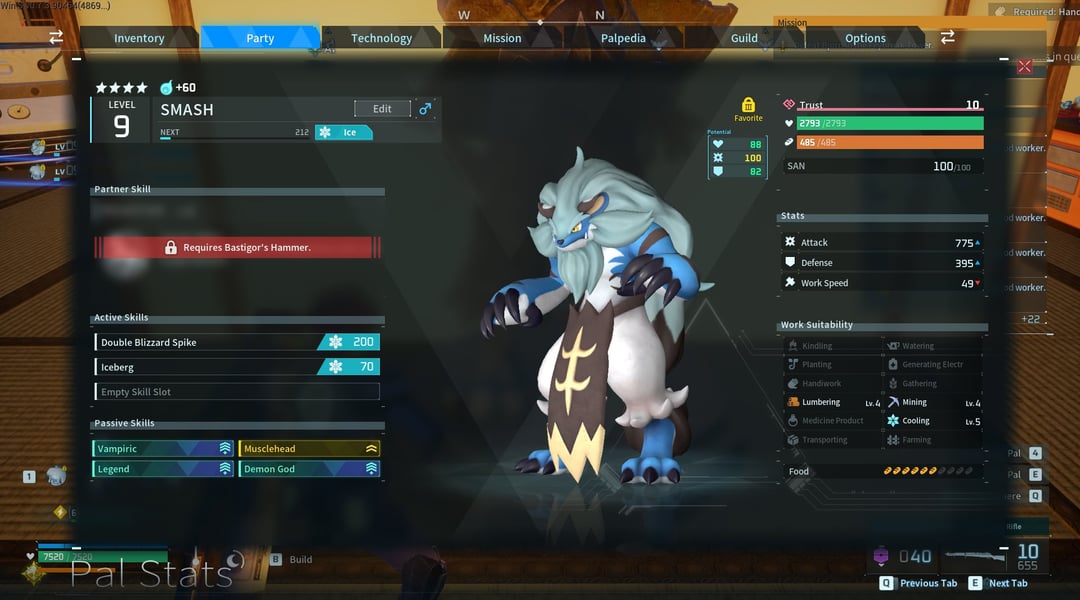1080x600 pixels.
Task: Click the Demon God passive skill
Action: pyautogui.click(x=309, y=469)
